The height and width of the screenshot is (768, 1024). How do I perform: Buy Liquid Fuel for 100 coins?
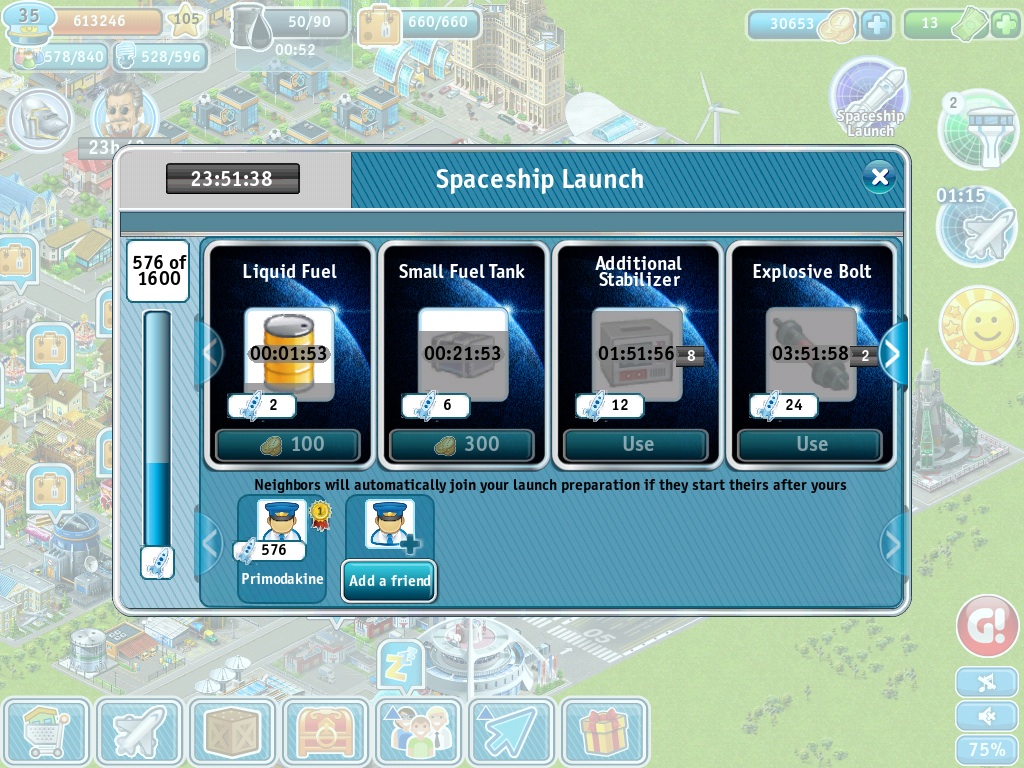(288, 445)
